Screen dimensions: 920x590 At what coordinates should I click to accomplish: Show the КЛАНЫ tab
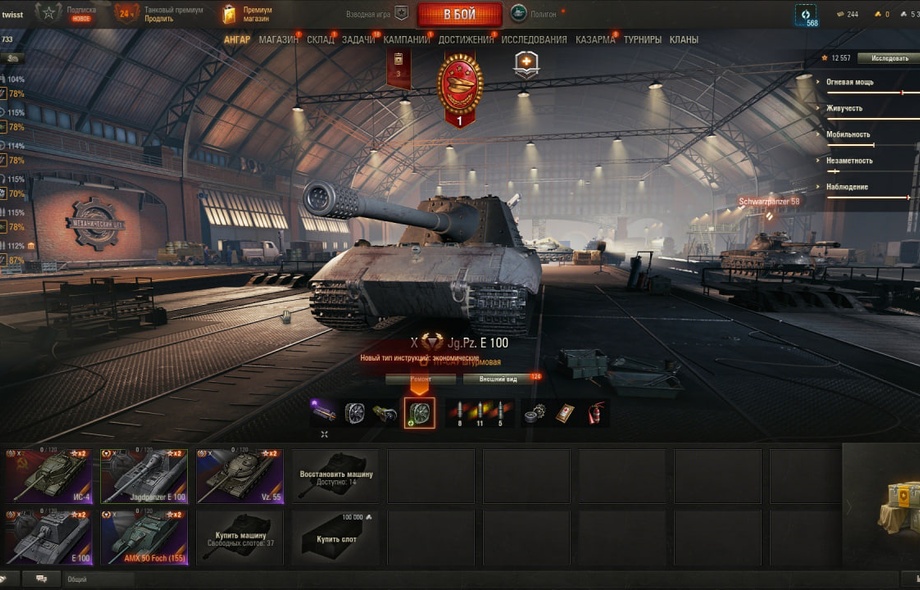coord(684,40)
